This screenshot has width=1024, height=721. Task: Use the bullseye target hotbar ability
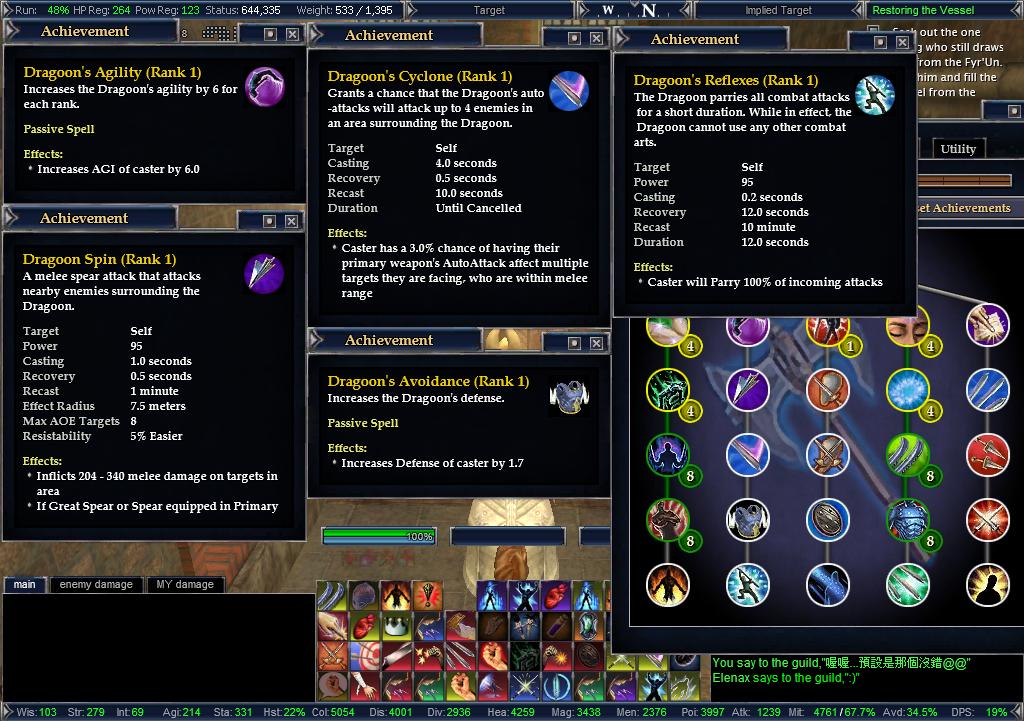[364, 657]
